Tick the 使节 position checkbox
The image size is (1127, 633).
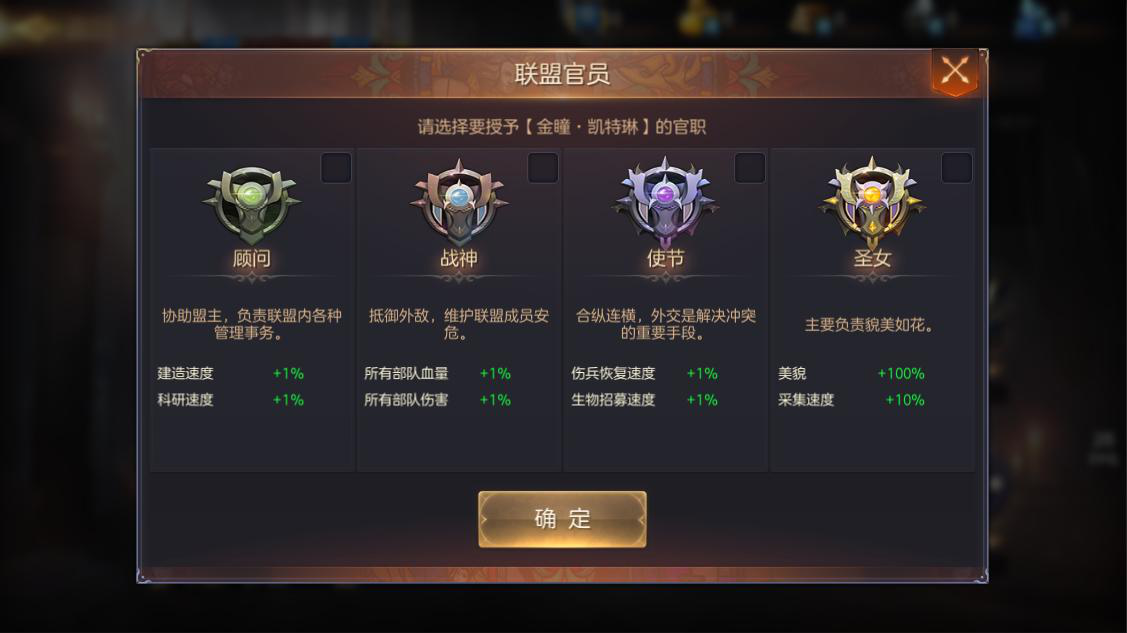tap(750, 168)
